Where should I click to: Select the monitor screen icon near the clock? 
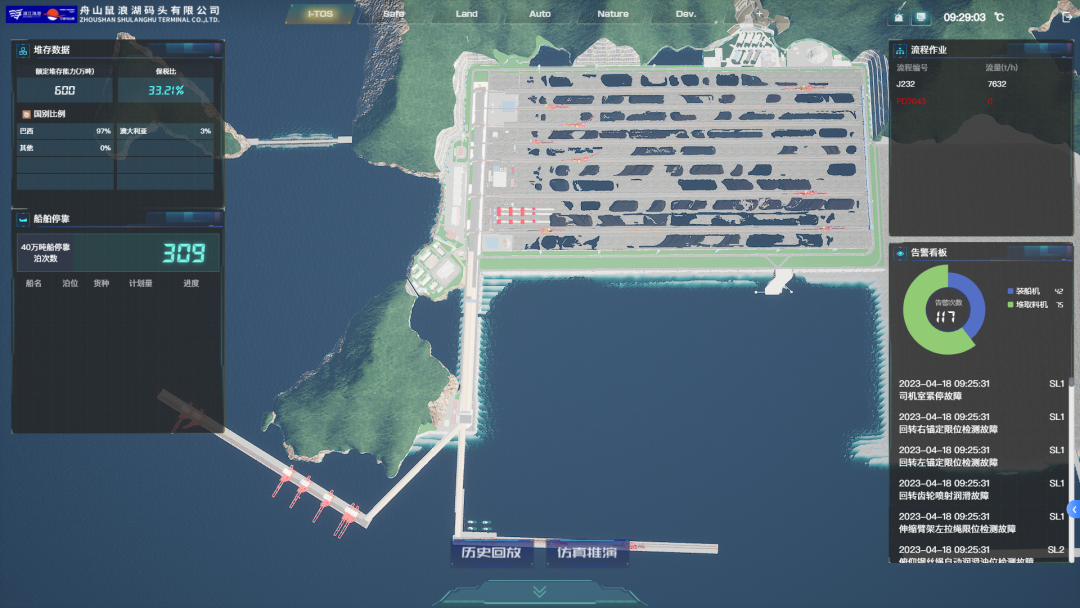pos(921,18)
